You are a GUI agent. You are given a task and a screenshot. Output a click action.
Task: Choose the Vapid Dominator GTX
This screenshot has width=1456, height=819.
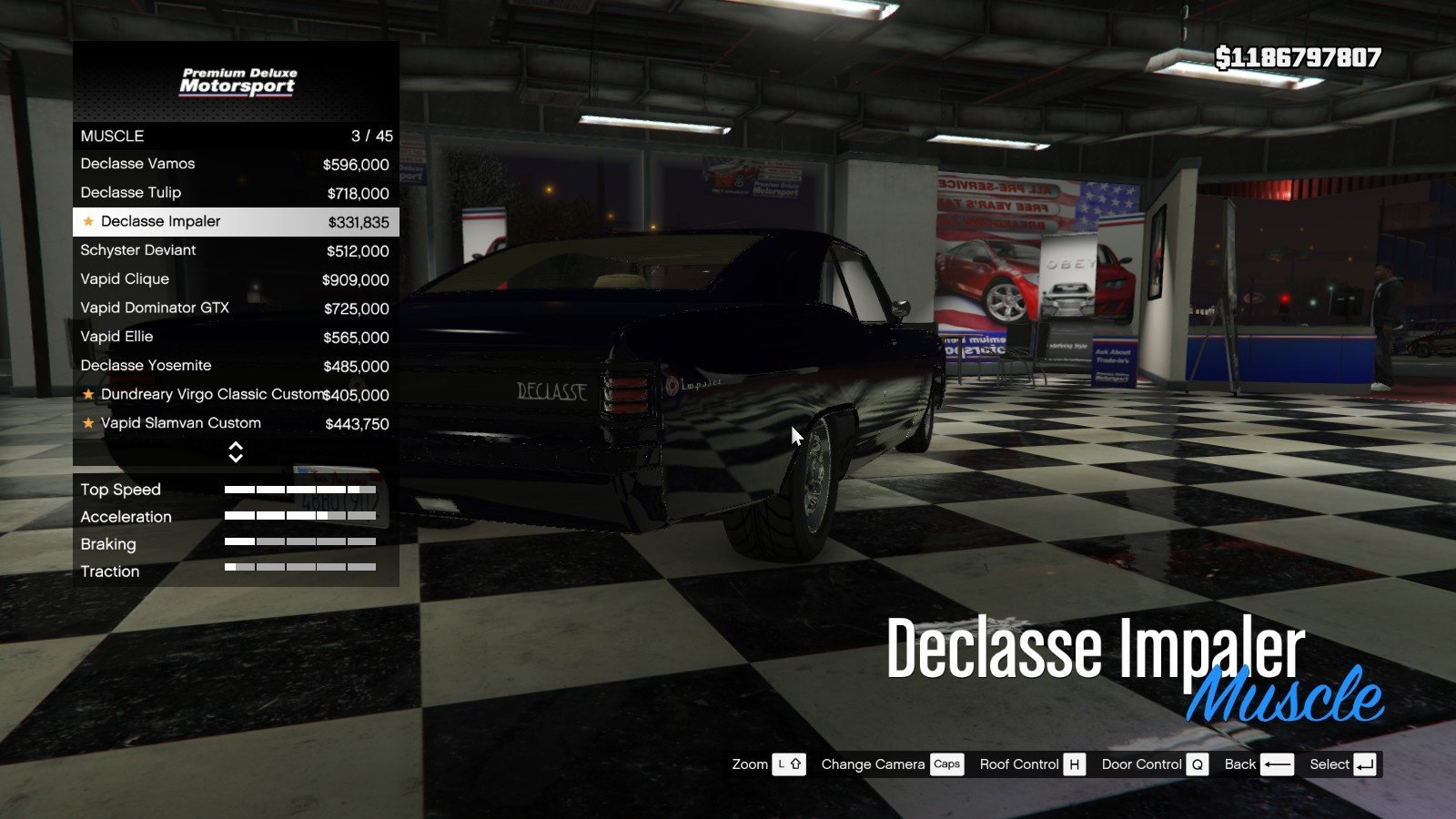tap(235, 308)
